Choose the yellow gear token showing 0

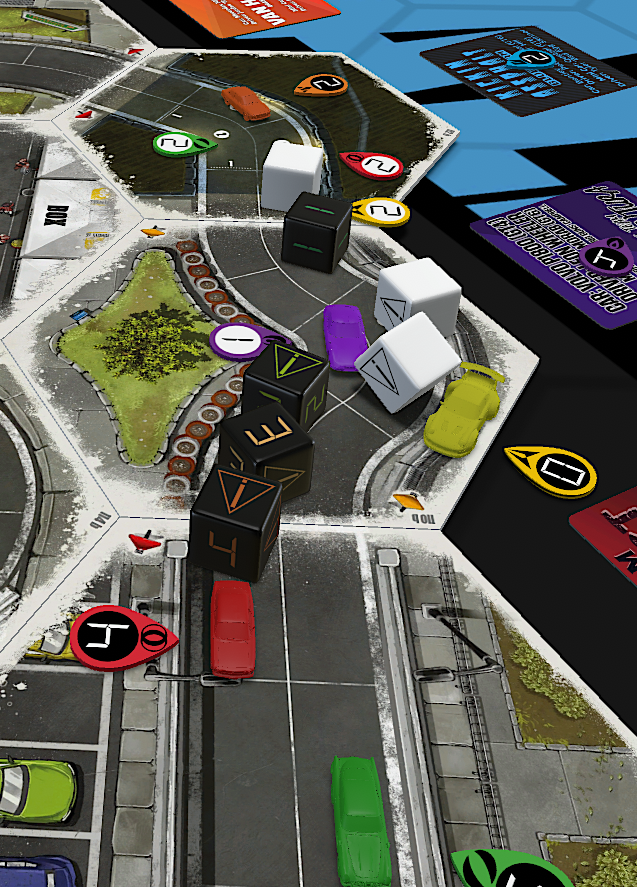pos(551,469)
